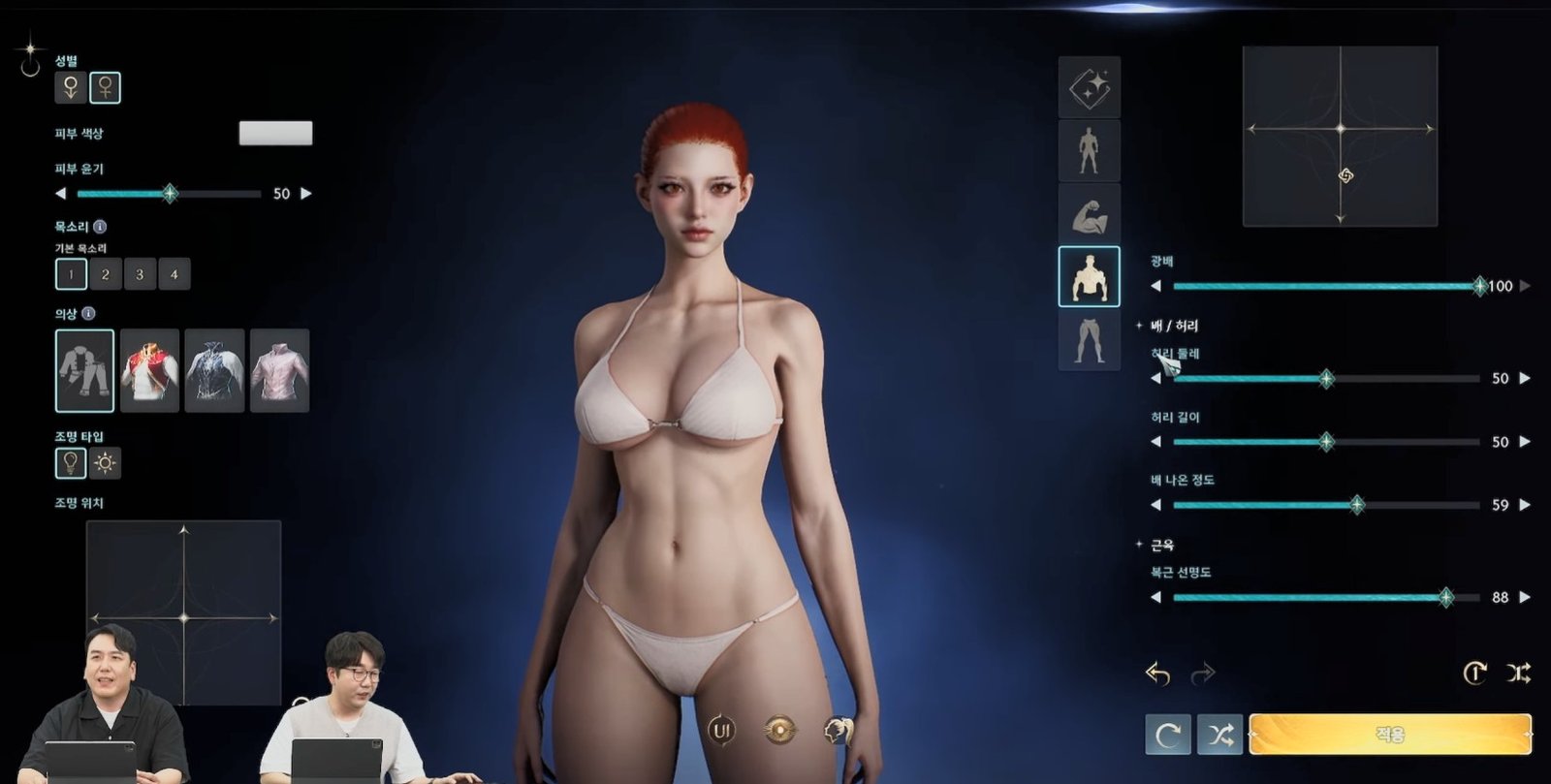Image resolution: width=1551 pixels, height=784 pixels.
Task: Select the muscular torso customization icon
Action: coord(1089,276)
